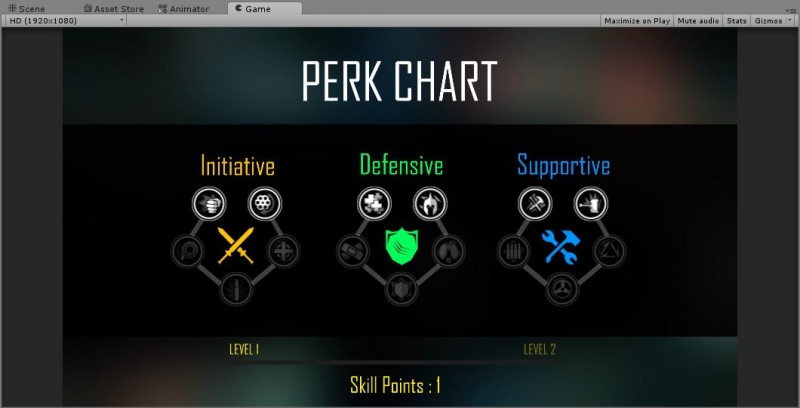
Task: Pick the triangle perk under Supportive
Action: tap(611, 250)
